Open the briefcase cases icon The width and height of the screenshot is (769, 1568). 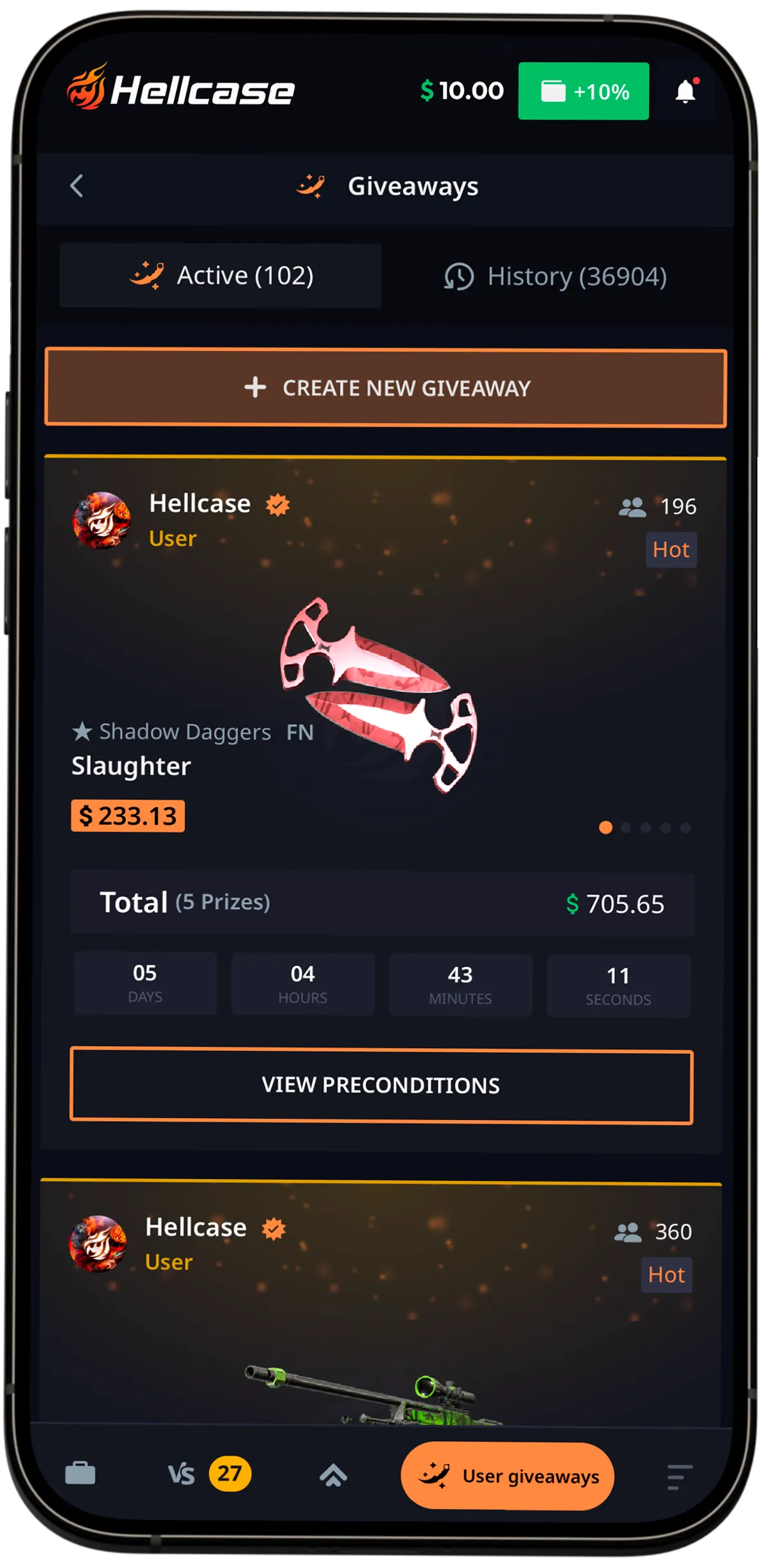click(80, 1473)
